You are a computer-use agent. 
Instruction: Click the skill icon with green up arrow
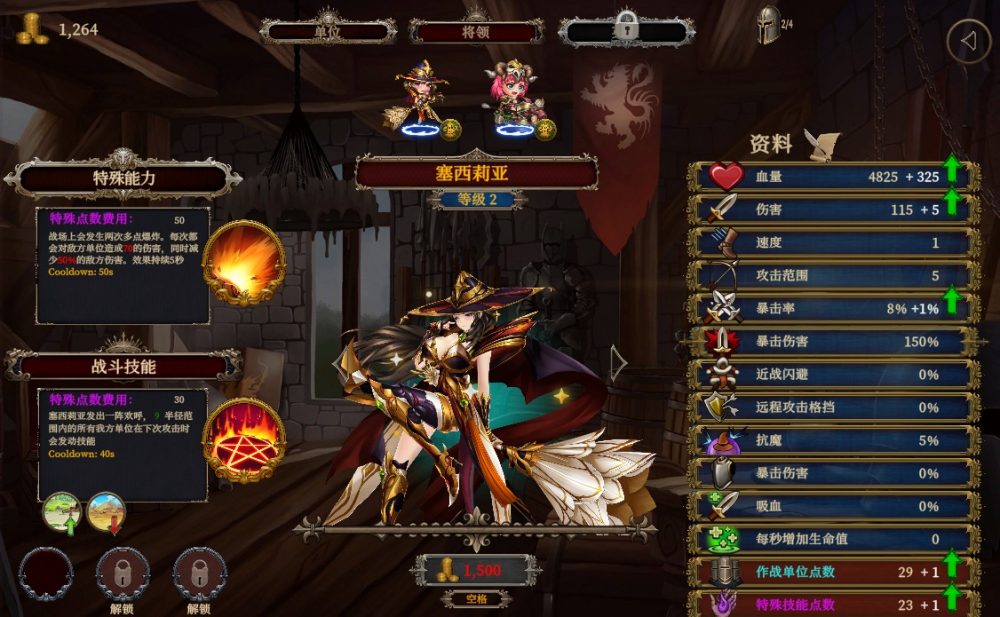pyautogui.click(x=62, y=512)
